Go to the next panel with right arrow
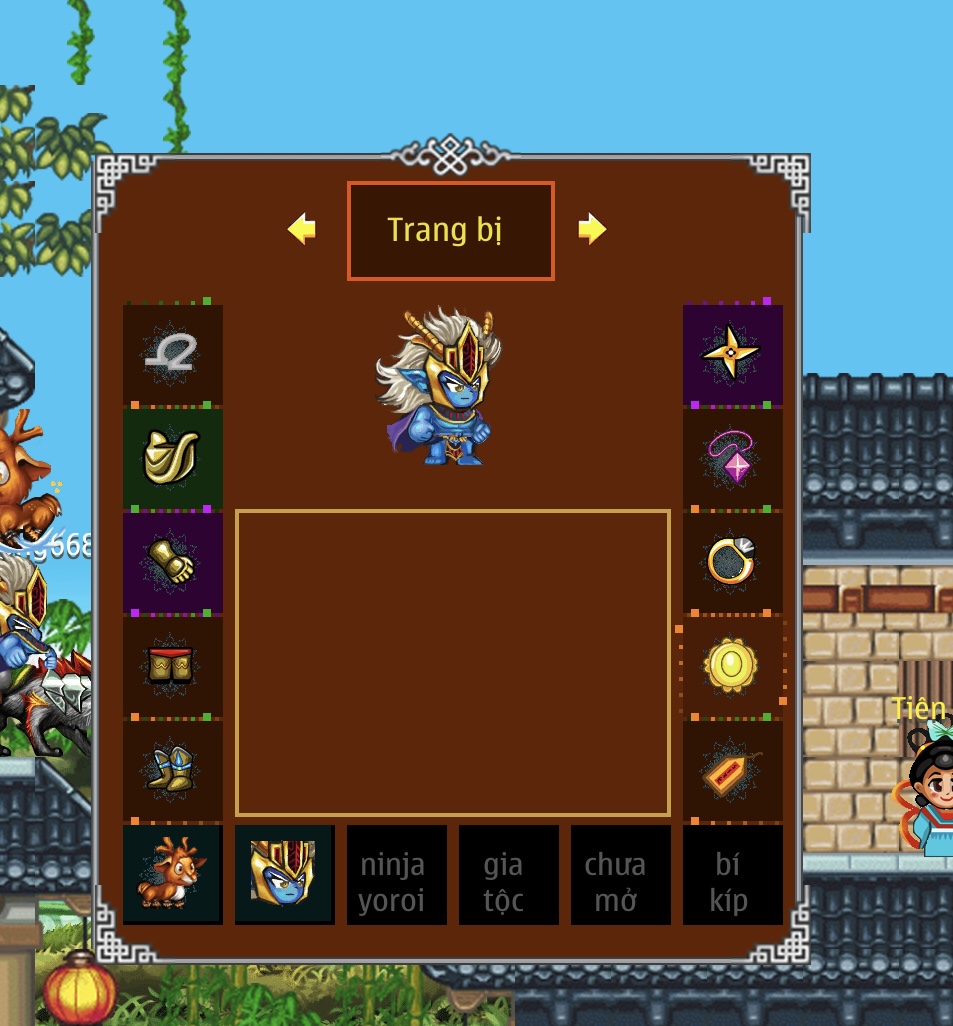953x1026 pixels. [x=592, y=230]
